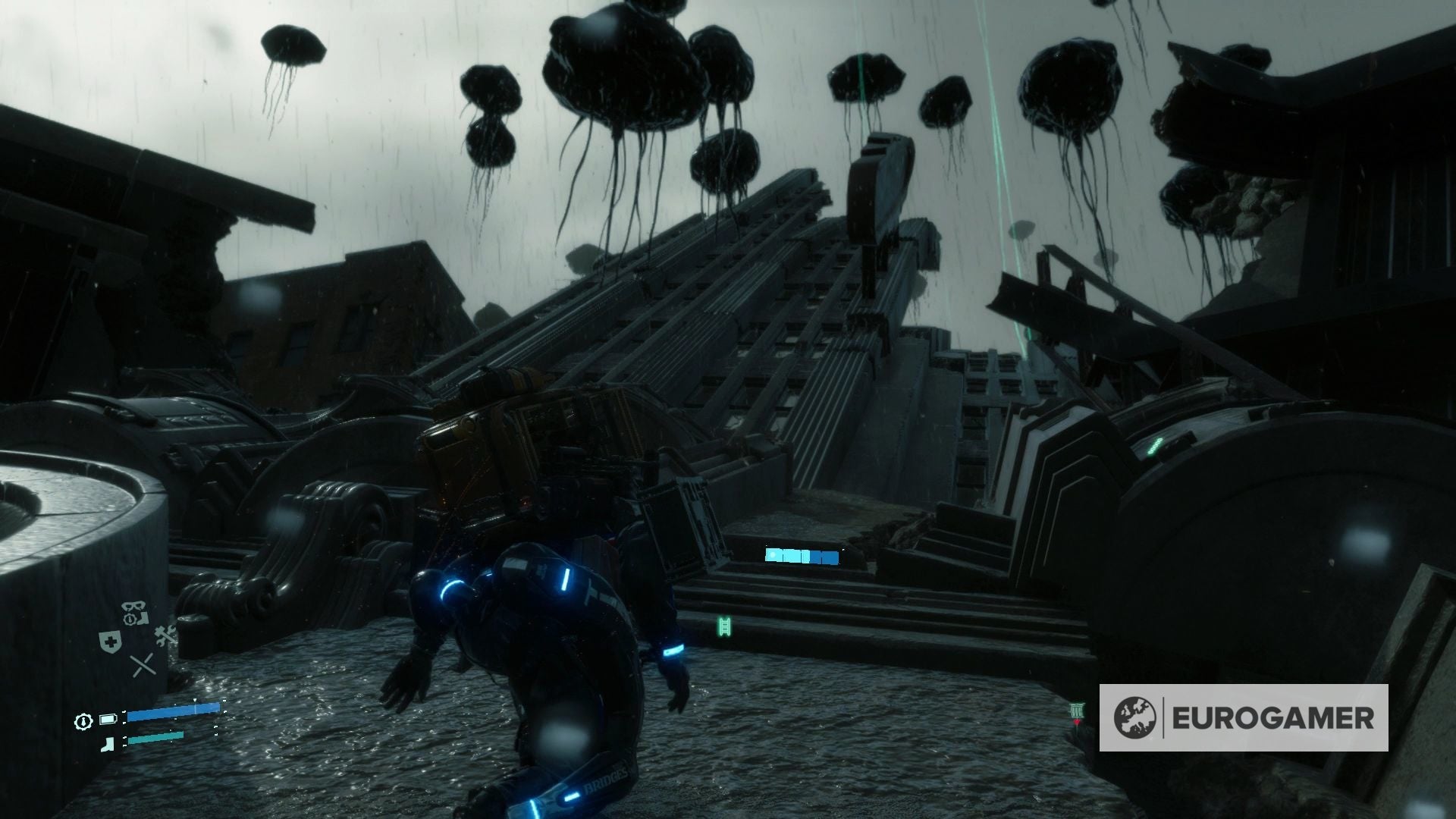Click the red pin beneath the green marker
1456x819 pixels.
[x=1078, y=722]
